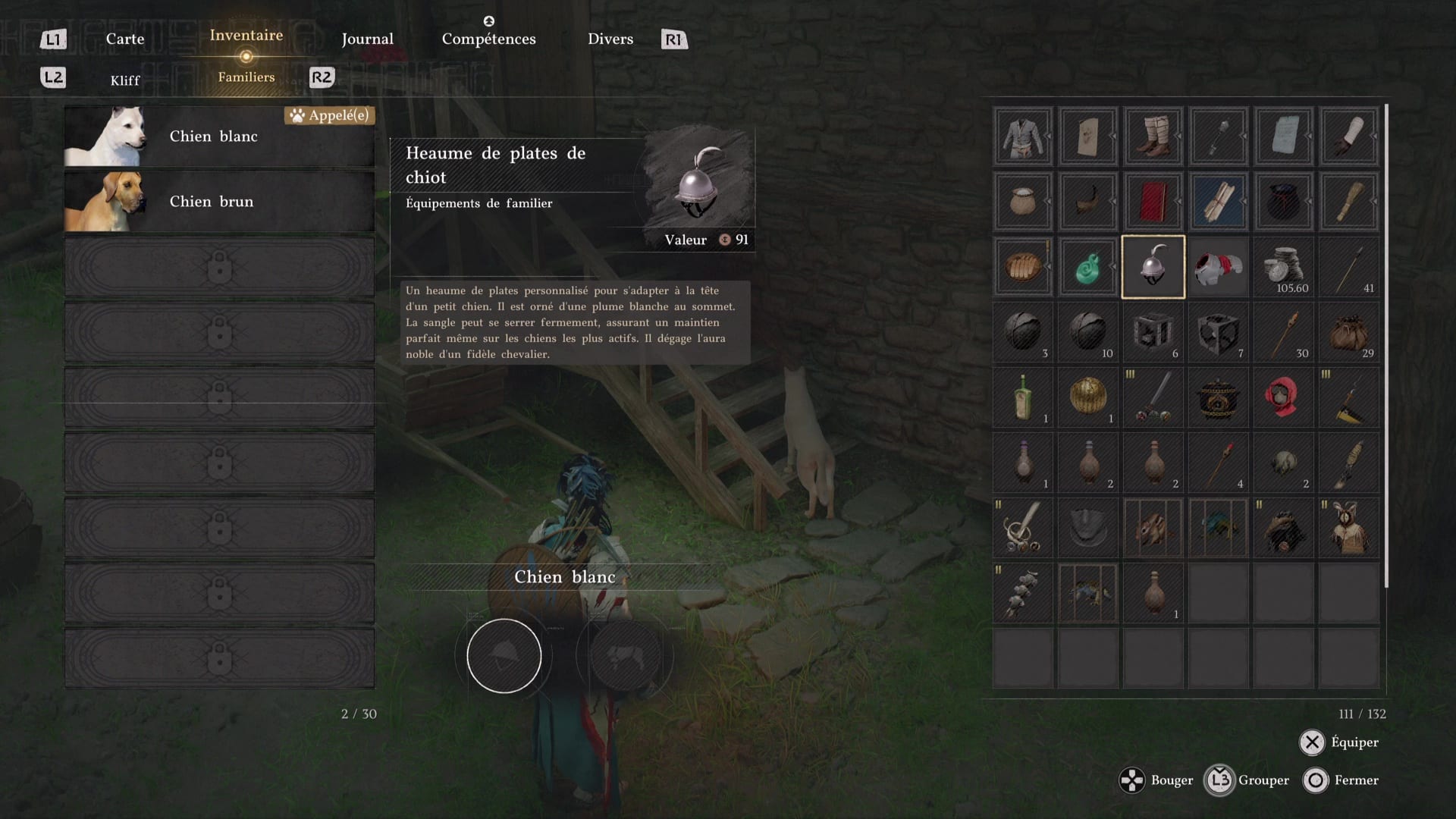This screenshot has width=1456, height=819.
Task: Select the Kliff inventory sub-tab
Action: [125, 80]
